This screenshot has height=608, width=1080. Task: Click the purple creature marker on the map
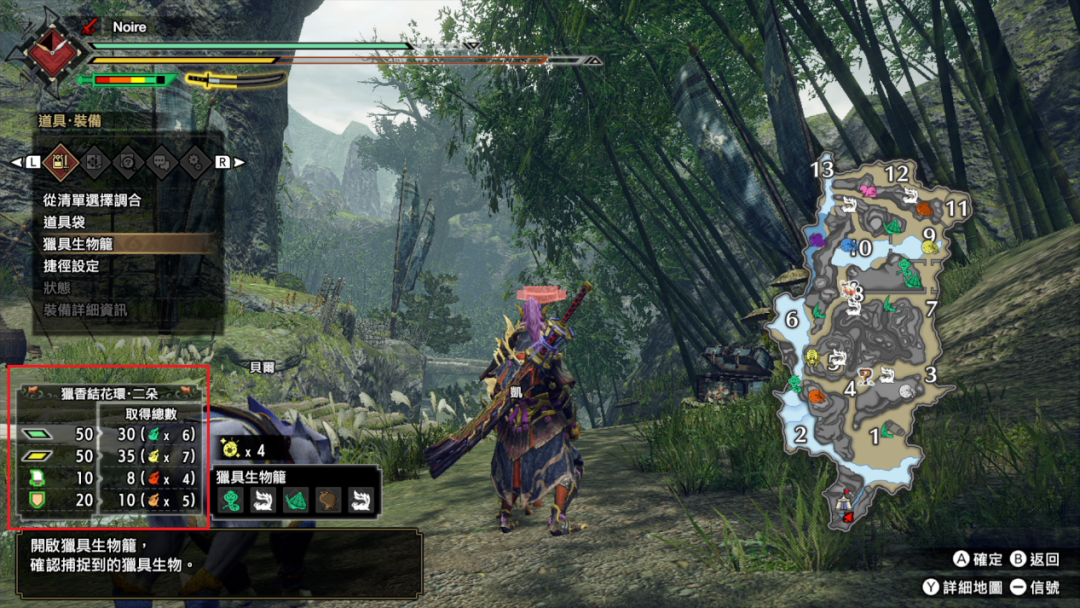coord(818,241)
